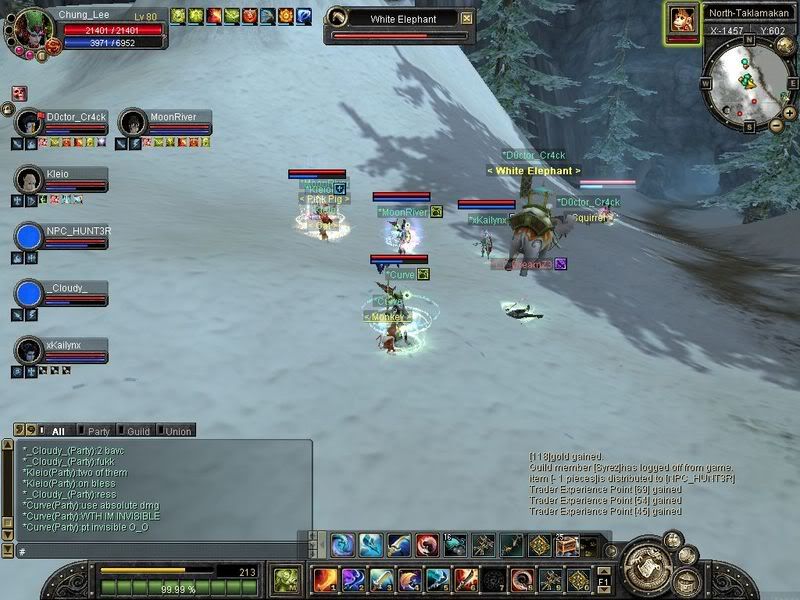Select party member D0ctor_Cr4ck
The width and height of the screenshot is (800, 600).
tap(31, 123)
